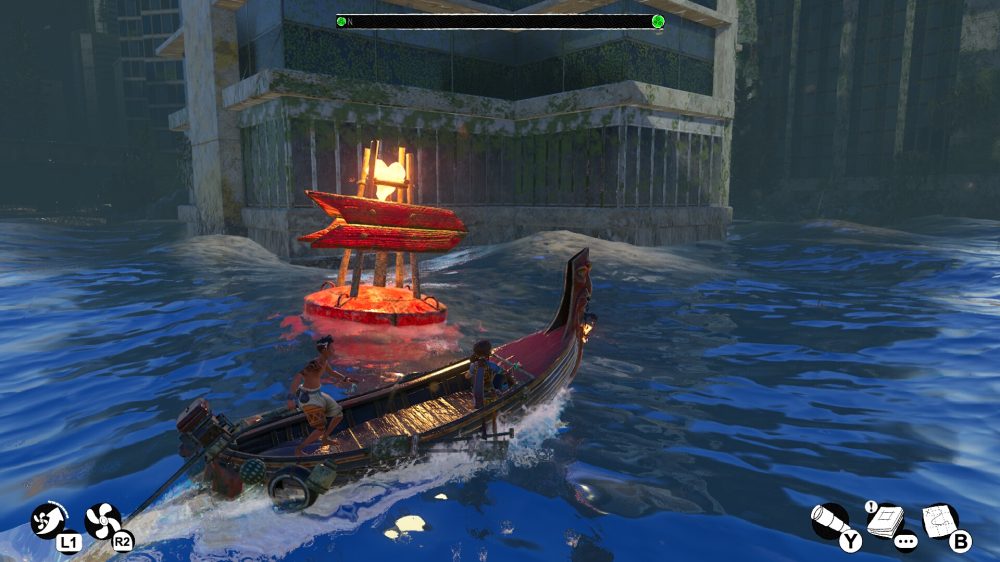
Task: Open the journal notebook
Action: pos(885,519)
